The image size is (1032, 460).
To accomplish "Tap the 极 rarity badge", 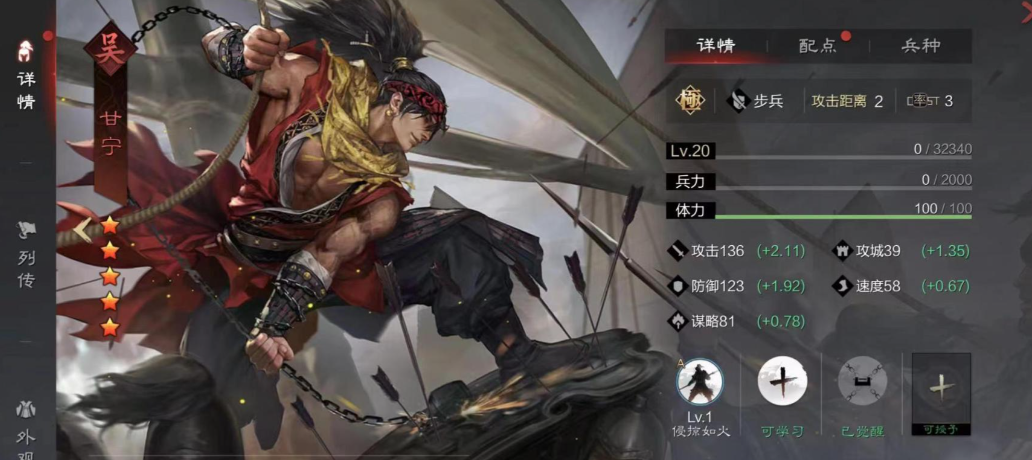I will 689,100.
